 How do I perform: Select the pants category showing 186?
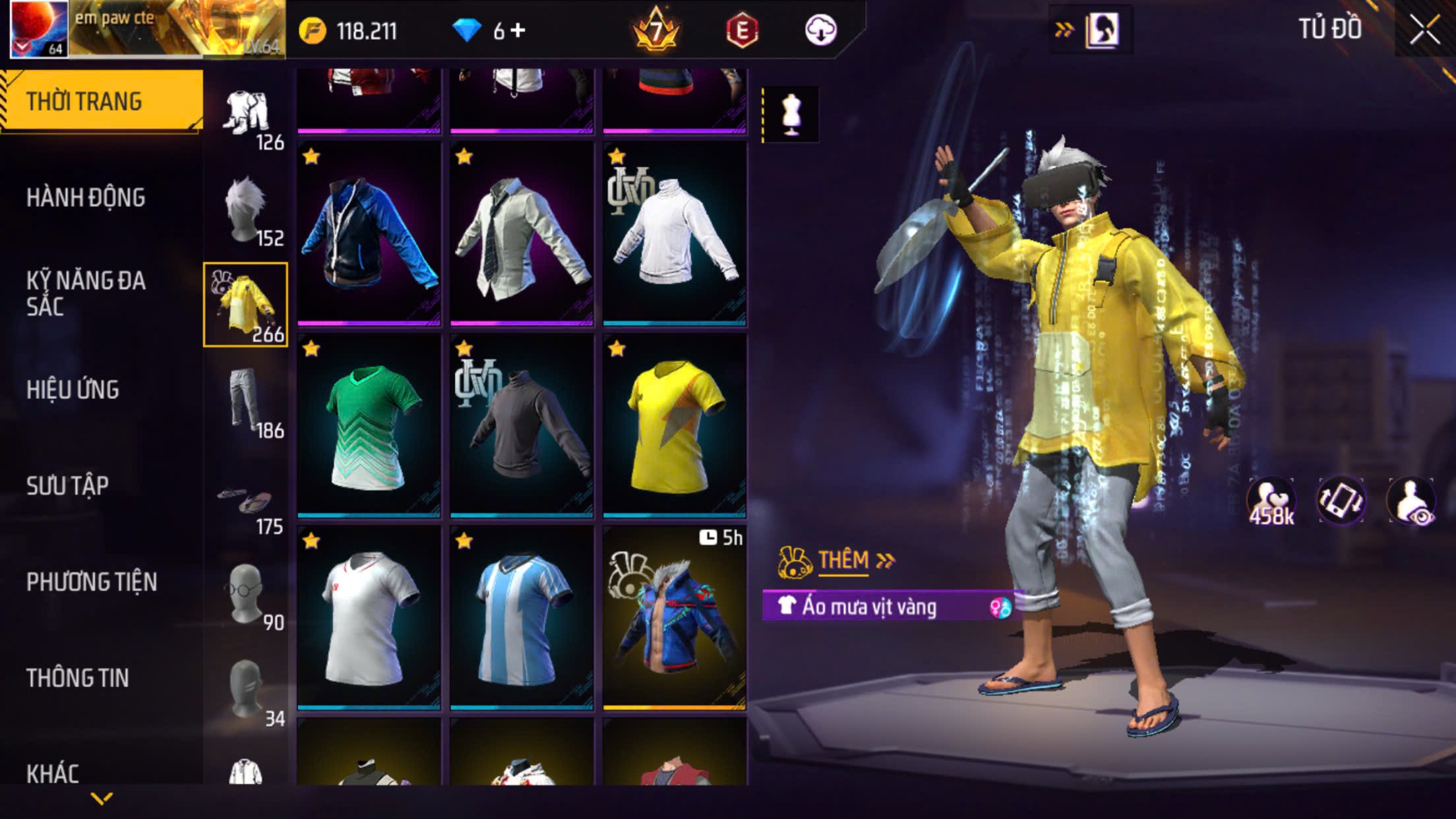tap(246, 401)
